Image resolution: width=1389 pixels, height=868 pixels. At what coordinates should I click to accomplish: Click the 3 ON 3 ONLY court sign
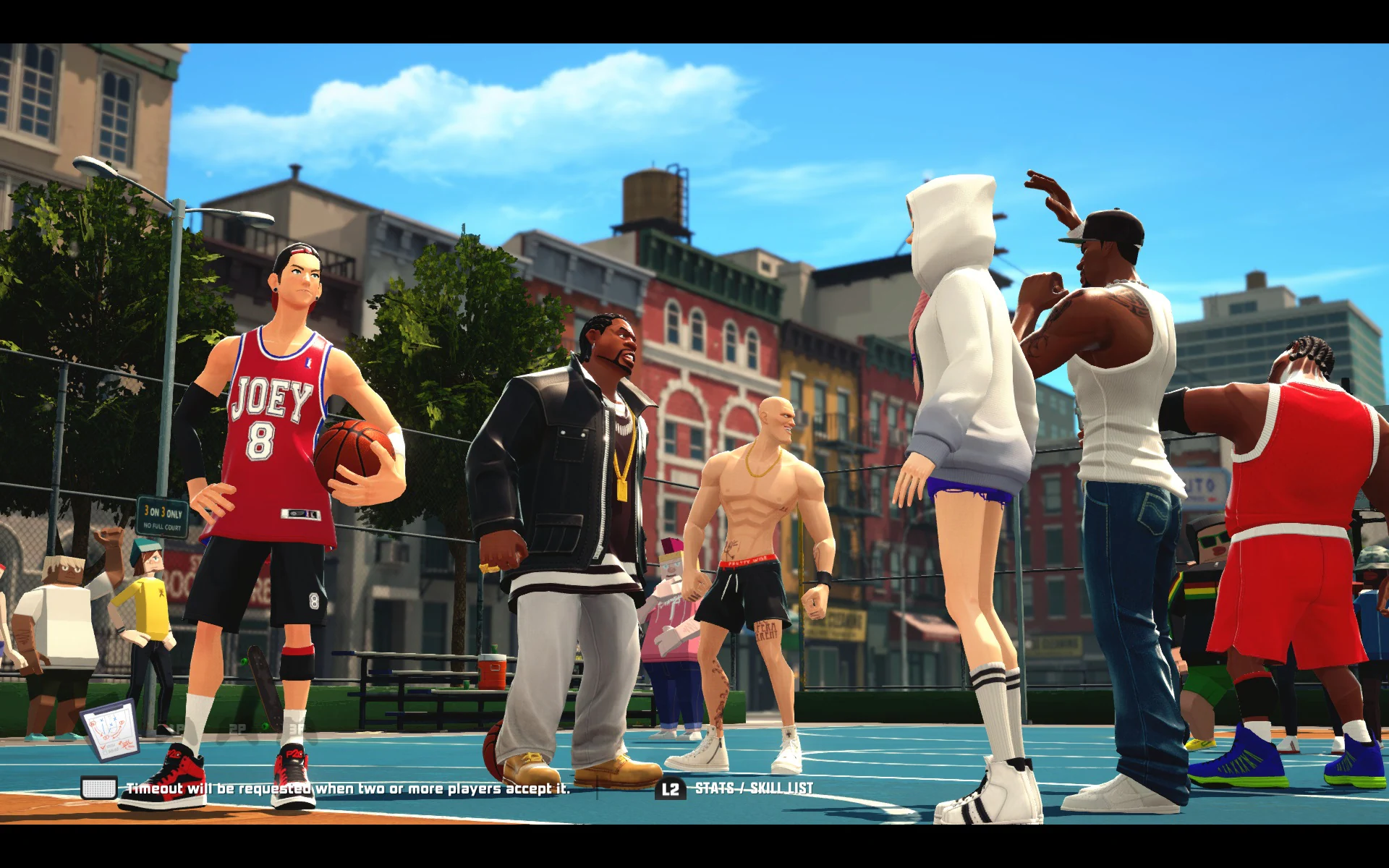tap(163, 511)
